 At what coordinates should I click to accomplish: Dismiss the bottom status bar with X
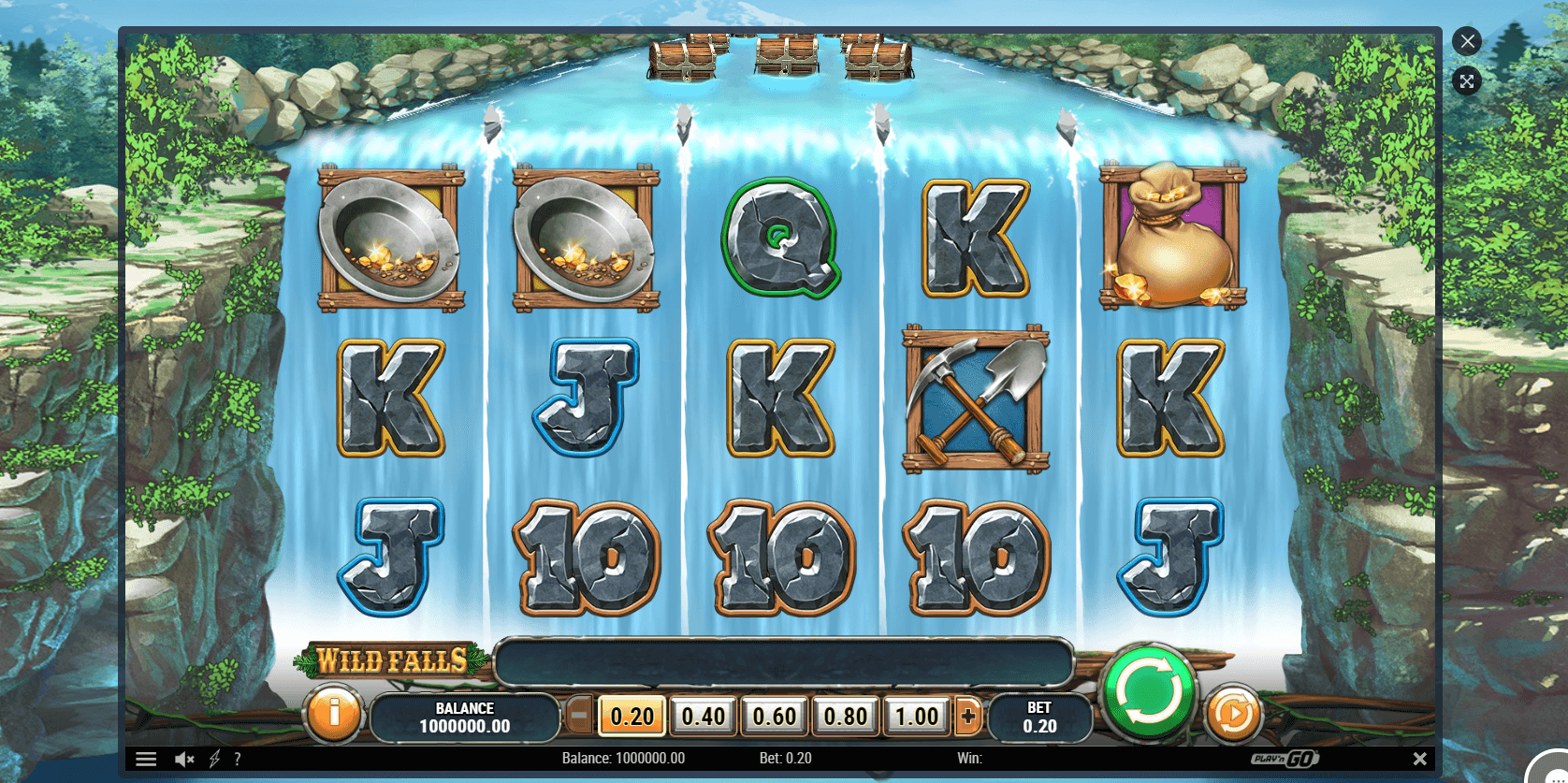coord(1419,759)
